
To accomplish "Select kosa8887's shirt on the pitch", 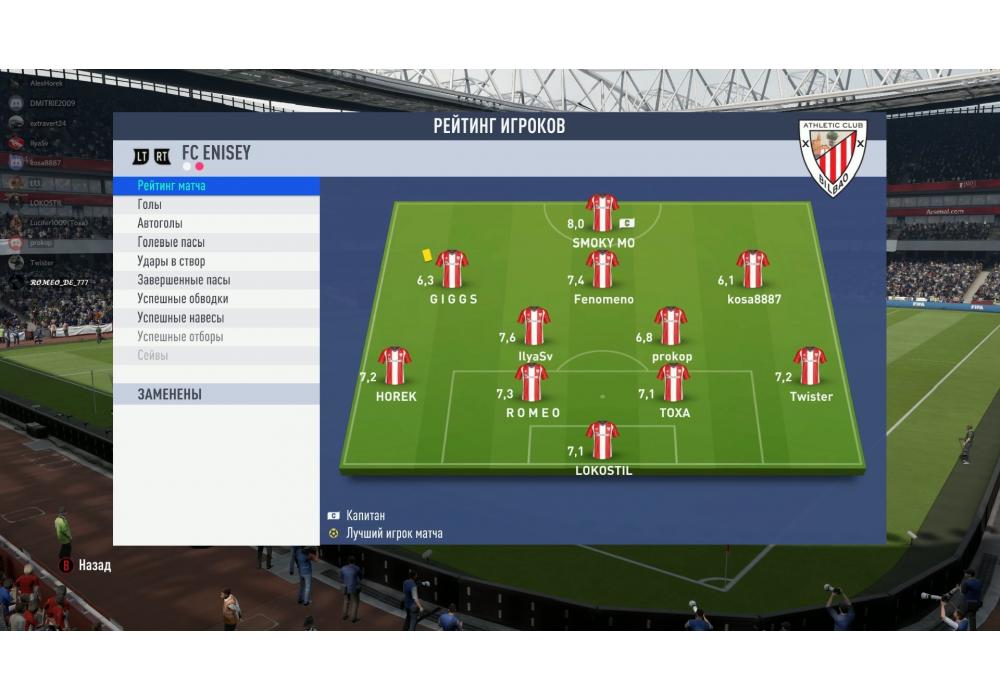I will point(752,269).
